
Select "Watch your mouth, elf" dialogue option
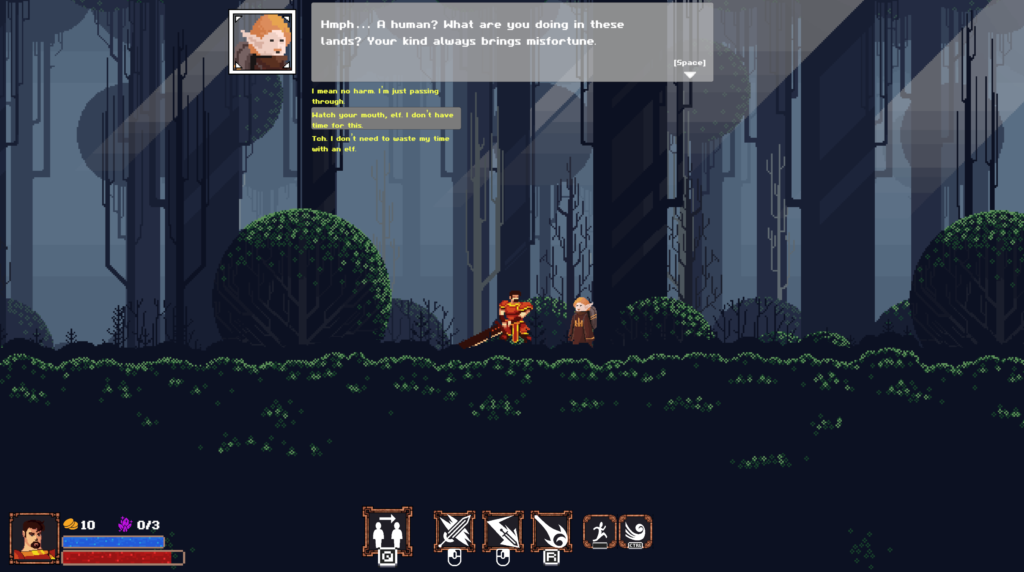[x=385, y=120]
